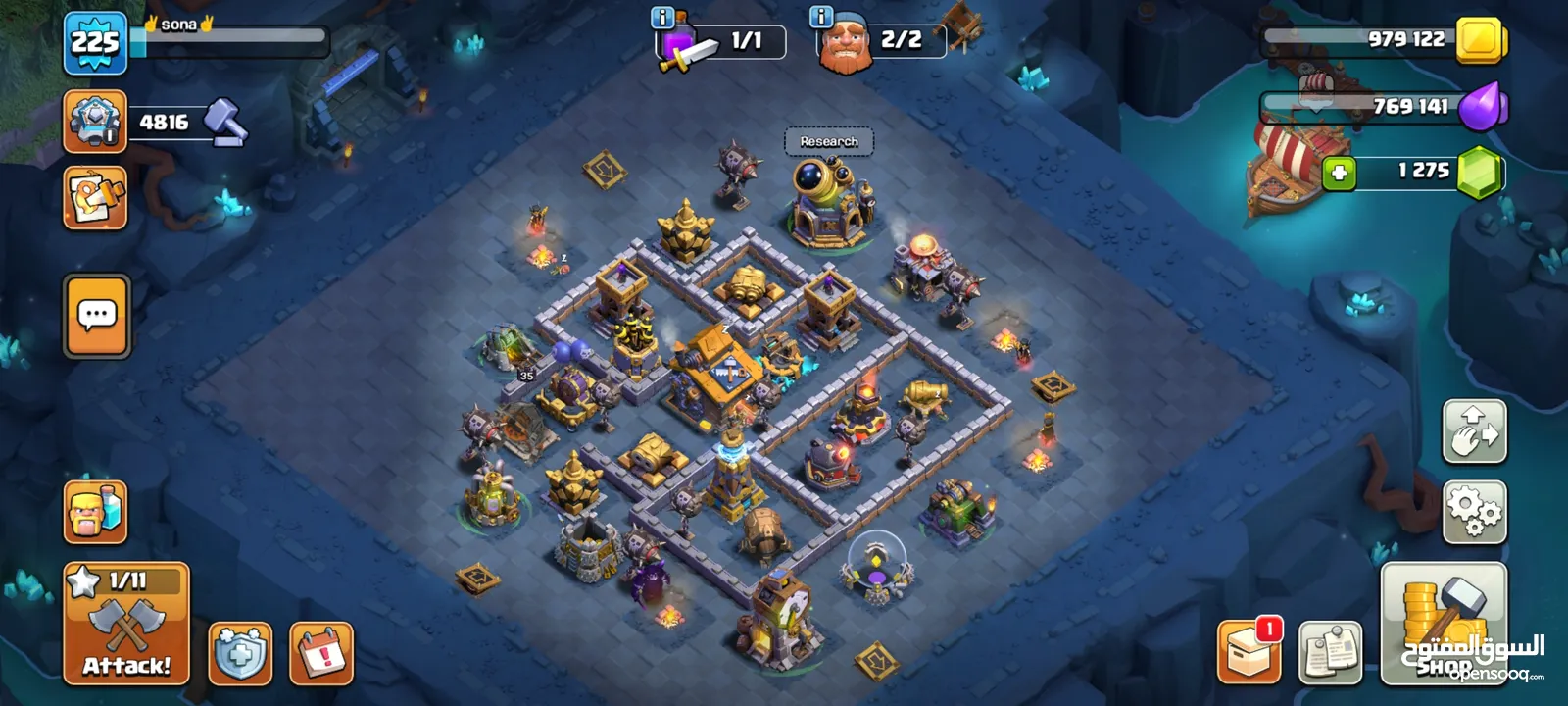This screenshot has height=706, width=1568.
Task: Tap the Research label above telescope
Action: (829, 142)
